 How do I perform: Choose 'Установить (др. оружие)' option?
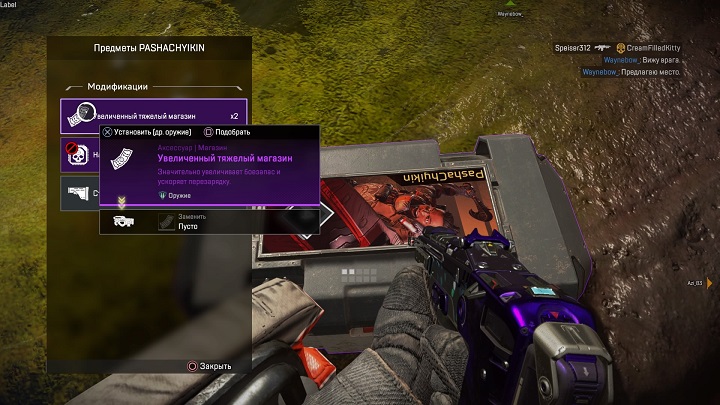point(152,132)
